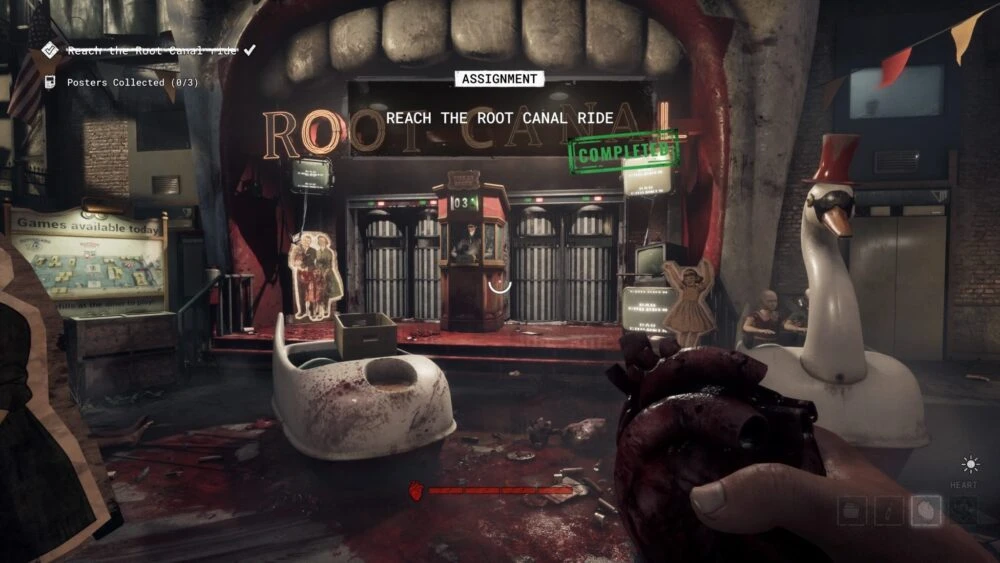Click the sun brightness icon above Heart
This screenshot has width=1000, height=563.
(x=969, y=464)
